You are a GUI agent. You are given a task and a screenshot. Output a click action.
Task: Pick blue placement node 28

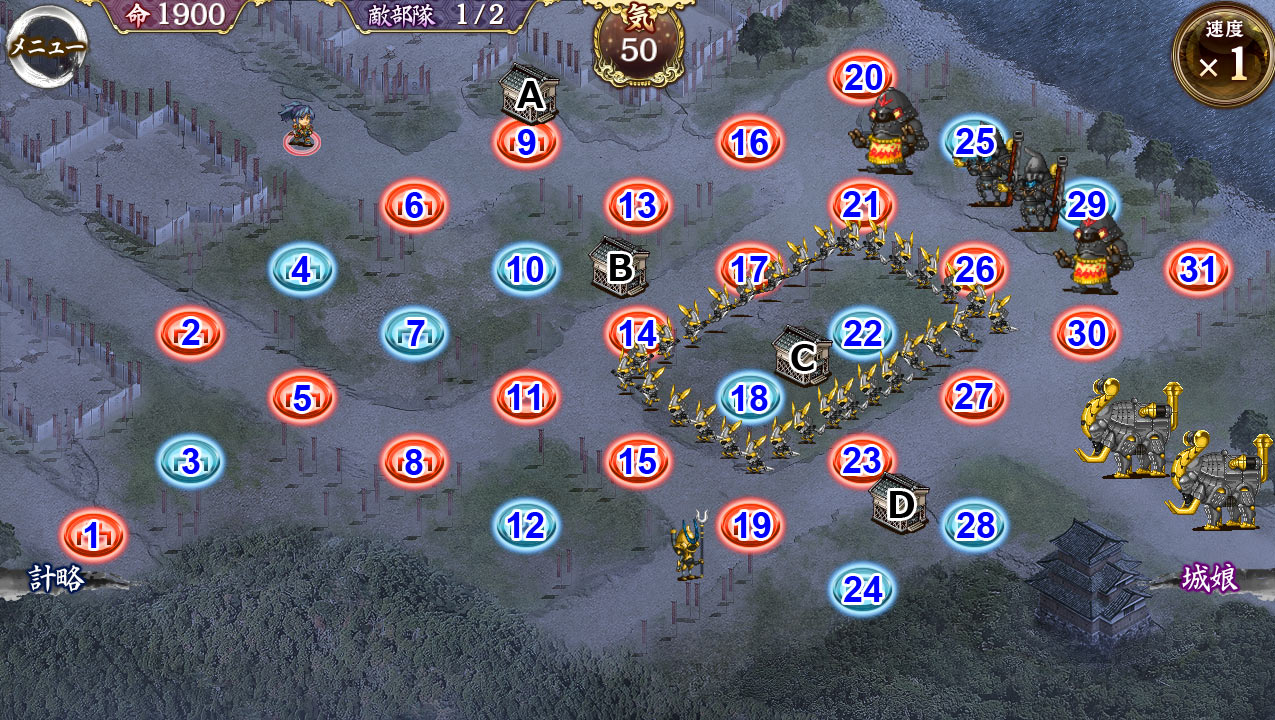(975, 525)
